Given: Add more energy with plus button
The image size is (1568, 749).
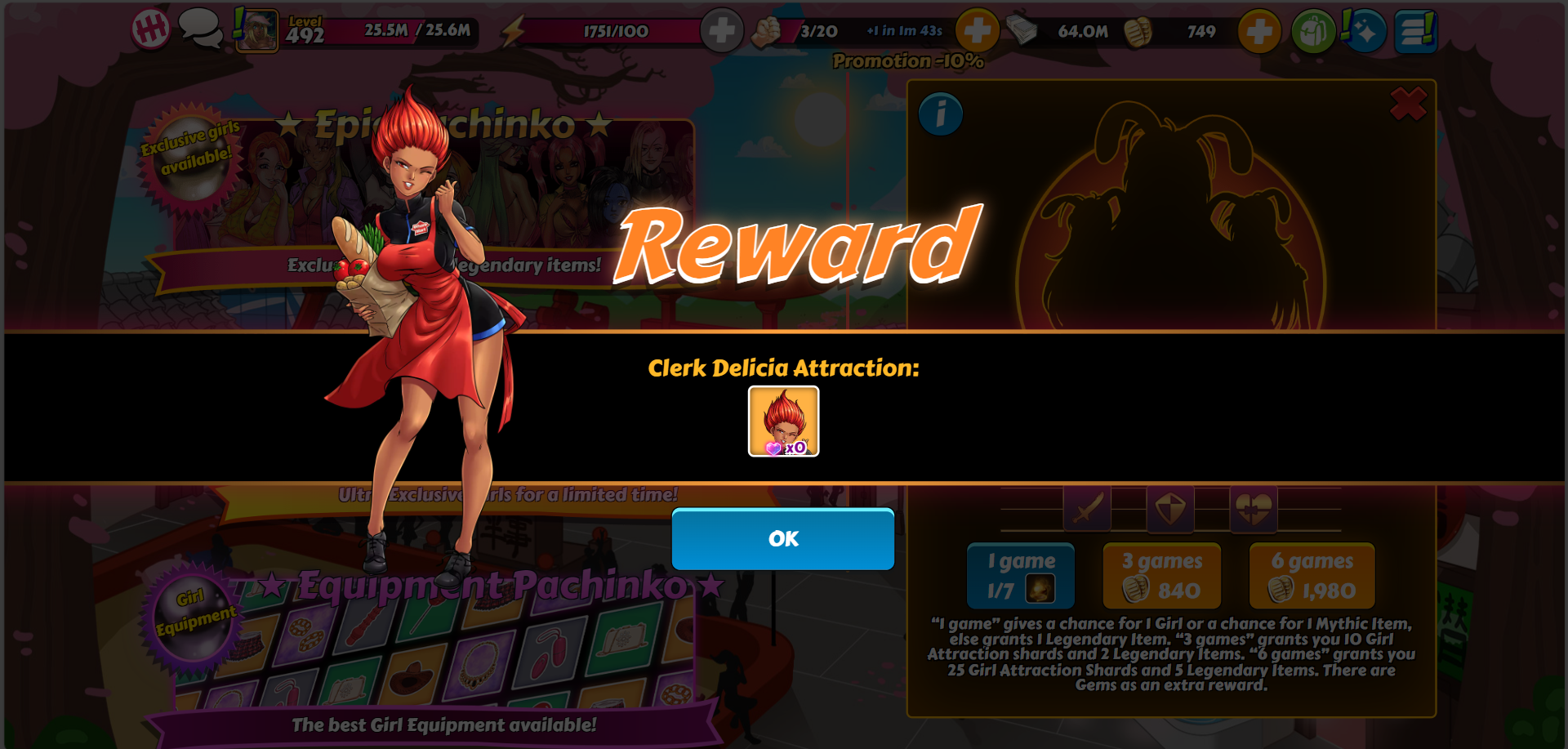Looking at the screenshot, I should 721,32.
